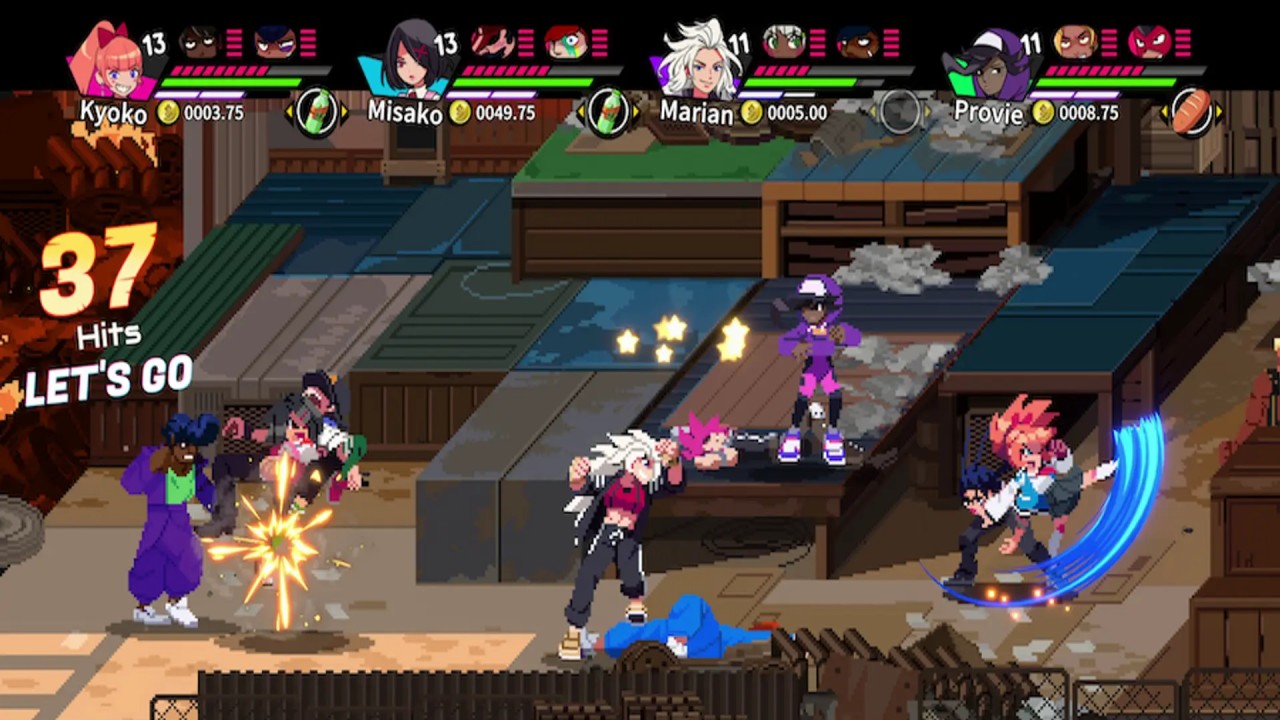Cycle Kyoko's item with the right arrow
This screenshot has height=720, width=1280.
(x=345, y=112)
